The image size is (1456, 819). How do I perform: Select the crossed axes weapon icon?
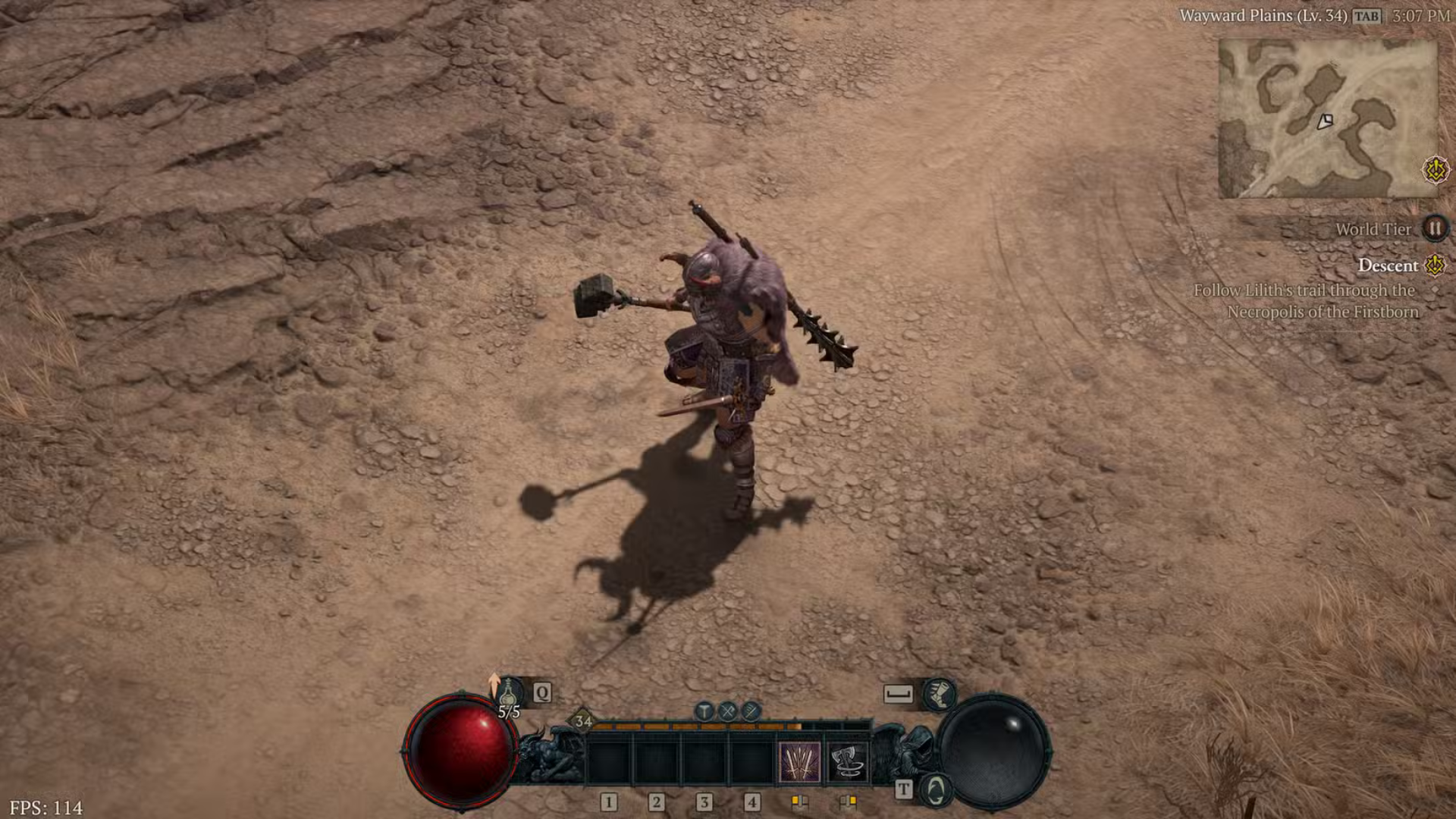point(728,711)
